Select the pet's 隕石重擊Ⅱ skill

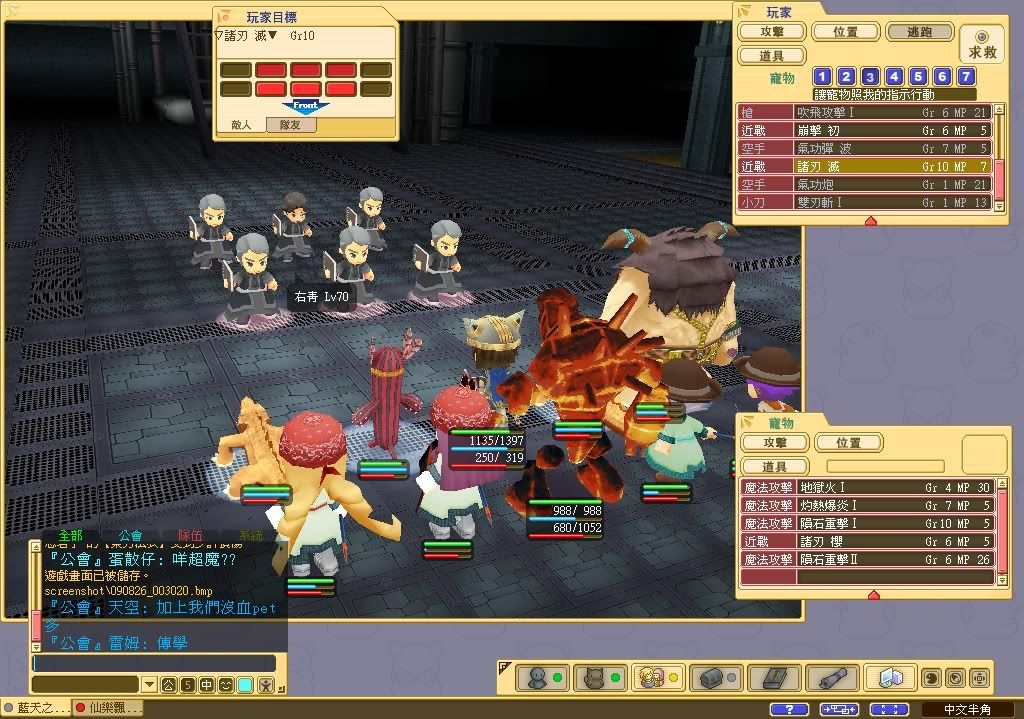[864, 559]
